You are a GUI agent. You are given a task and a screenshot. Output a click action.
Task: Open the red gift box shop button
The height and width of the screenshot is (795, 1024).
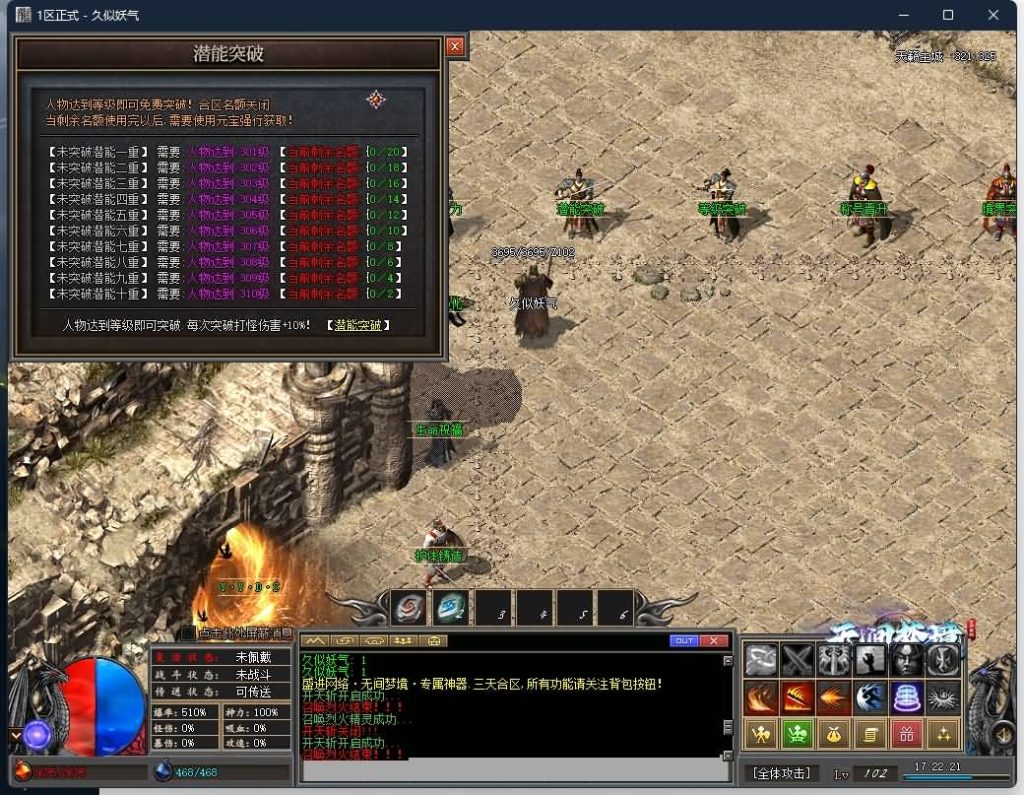pos(906,735)
